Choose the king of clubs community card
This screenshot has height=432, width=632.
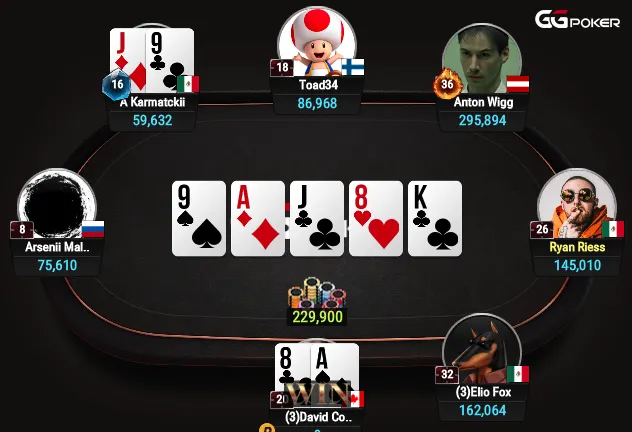[435, 218]
